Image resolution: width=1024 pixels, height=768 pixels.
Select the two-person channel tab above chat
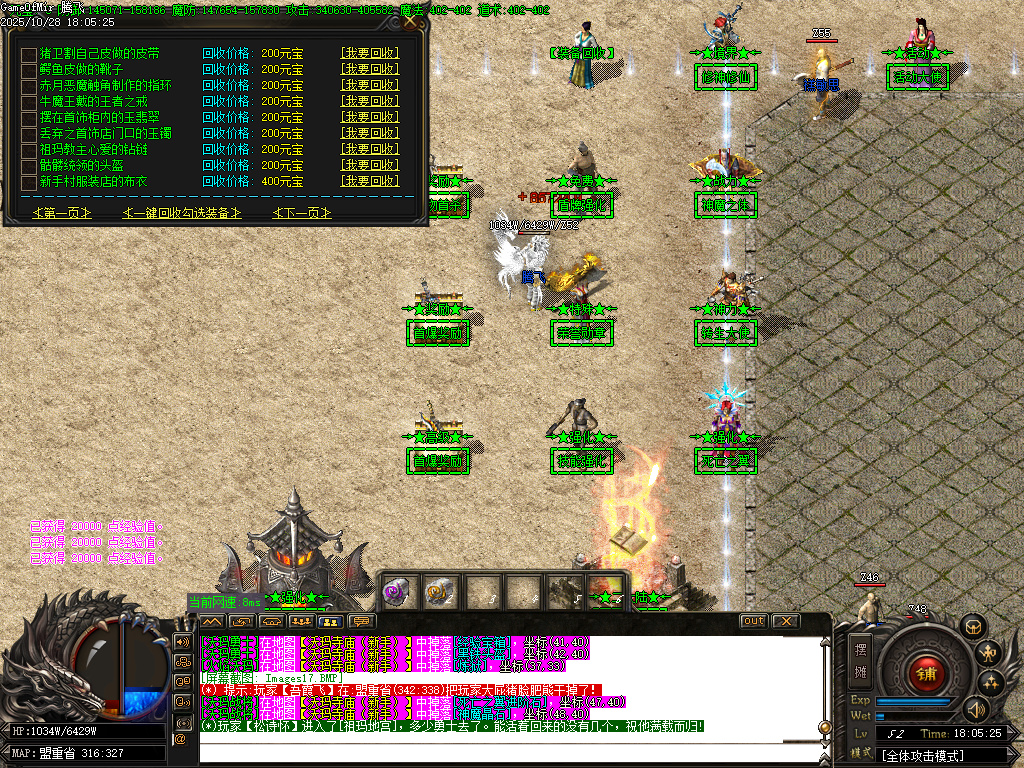[329, 622]
